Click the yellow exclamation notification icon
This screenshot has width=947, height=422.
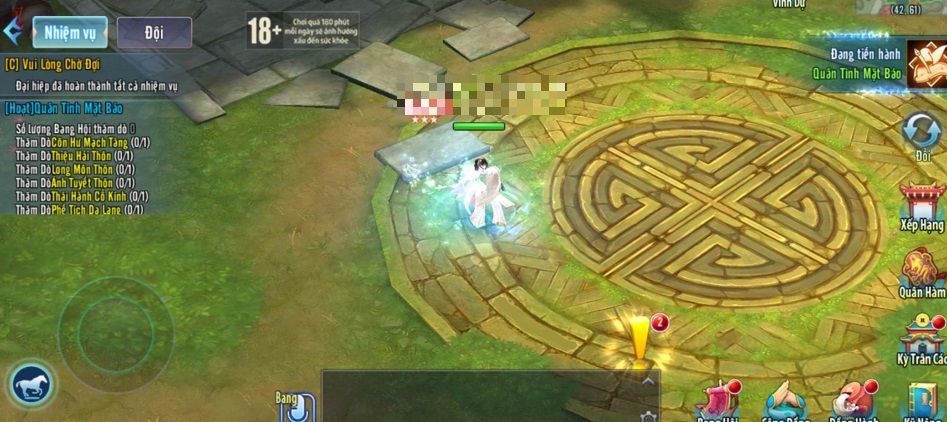coord(638,338)
